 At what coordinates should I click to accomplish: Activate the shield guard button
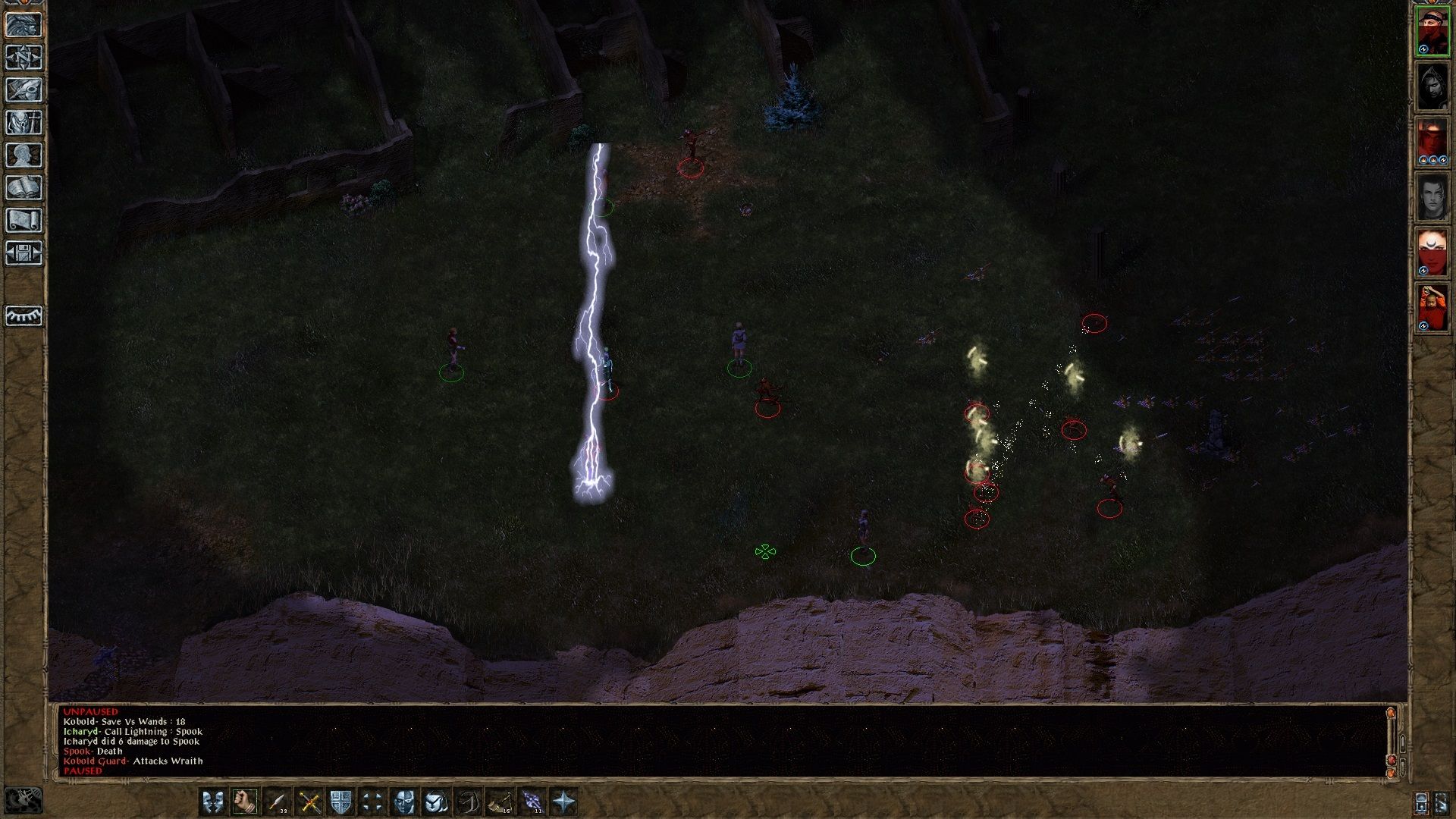click(341, 802)
